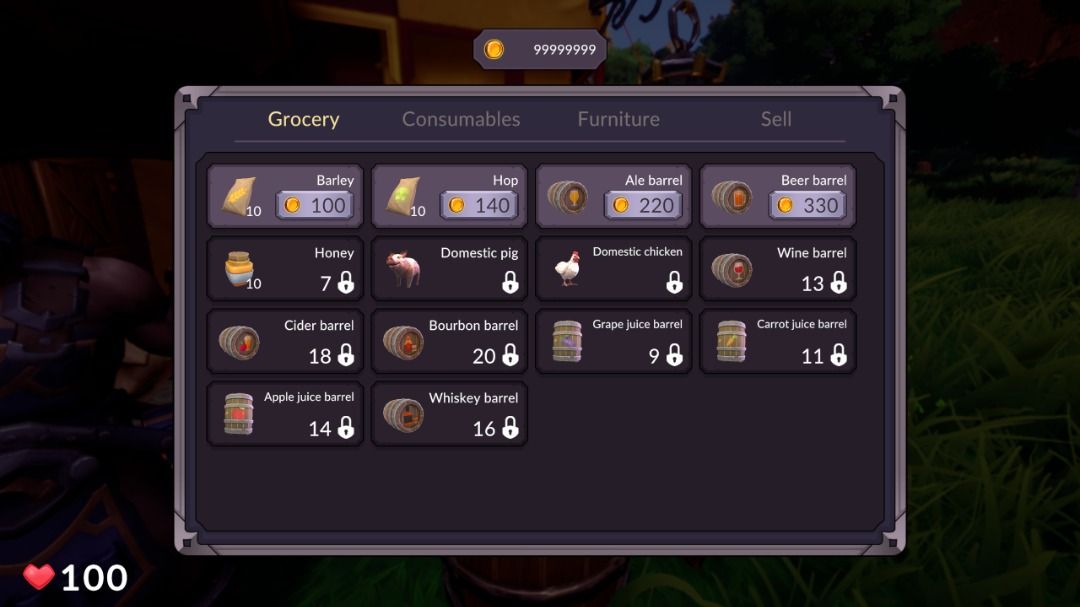This screenshot has height=607, width=1080.
Task: Select the Apple juice barrel
Action: [285, 413]
